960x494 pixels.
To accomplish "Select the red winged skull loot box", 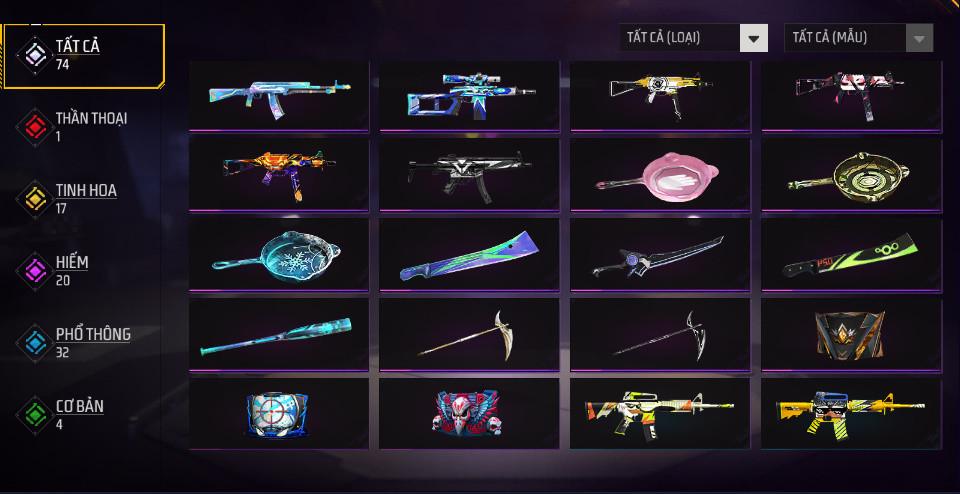I will click(469, 413).
